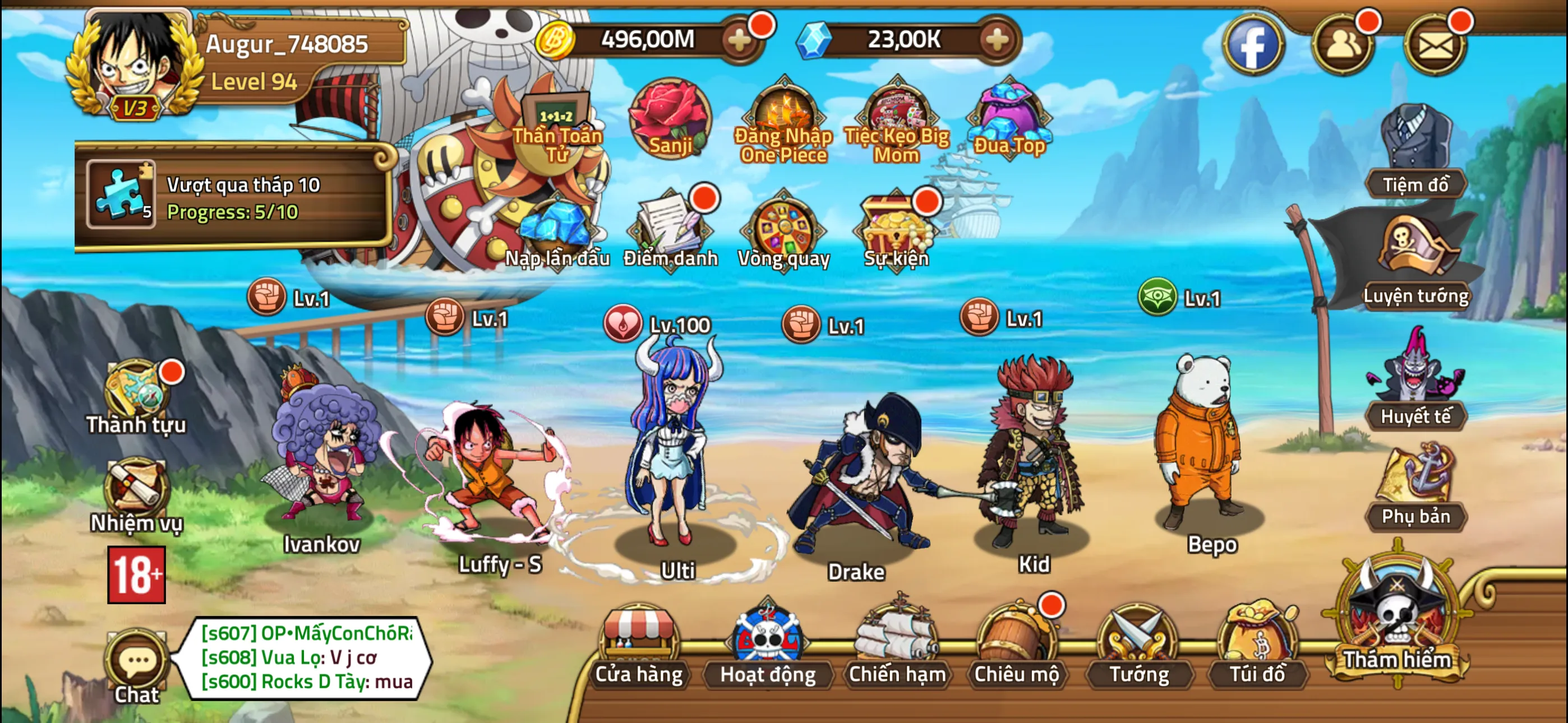
Task: Open the Facebook icon
Action: tap(1255, 45)
